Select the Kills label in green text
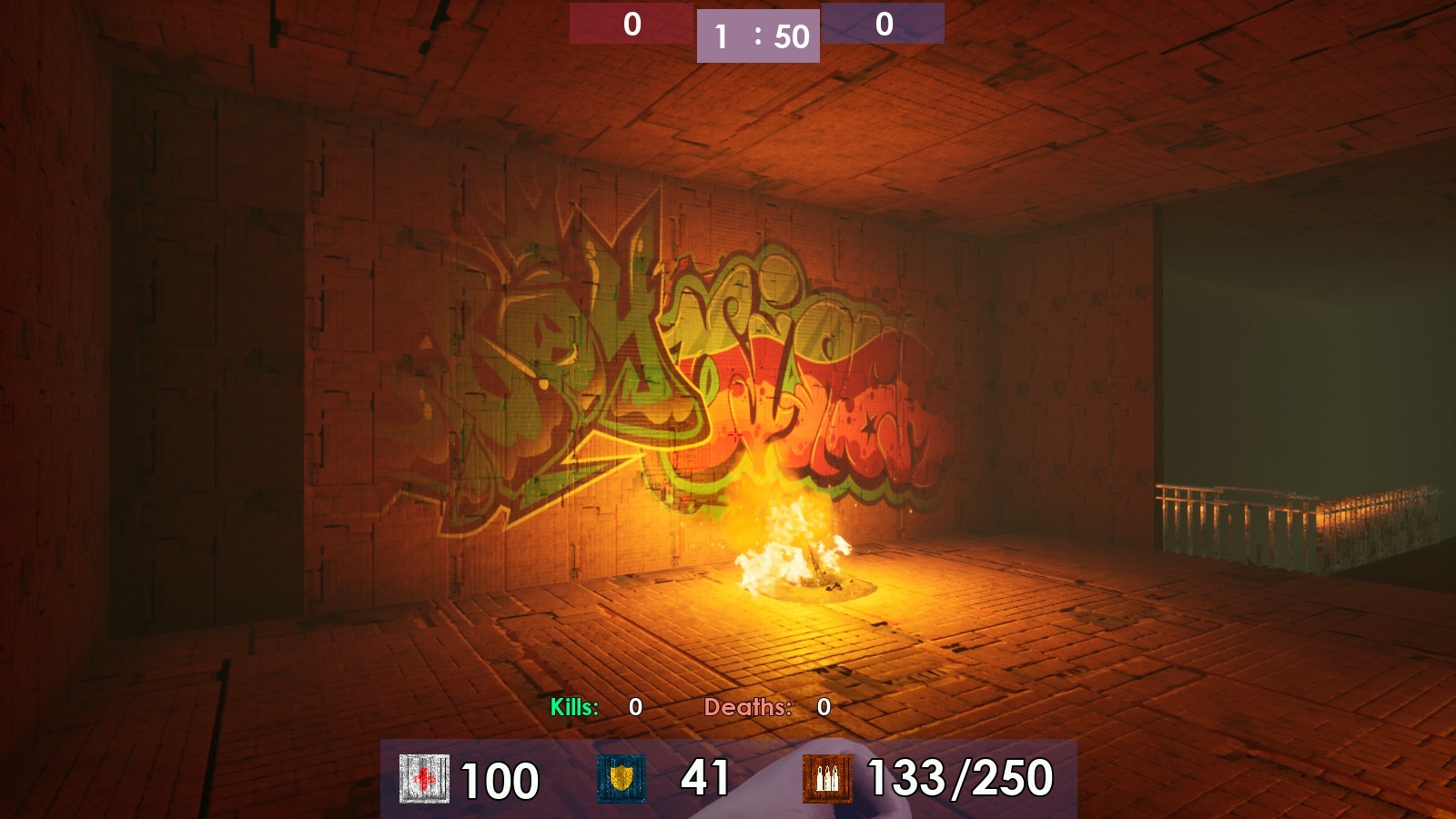This screenshot has width=1456, height=819. click(573, 705)
